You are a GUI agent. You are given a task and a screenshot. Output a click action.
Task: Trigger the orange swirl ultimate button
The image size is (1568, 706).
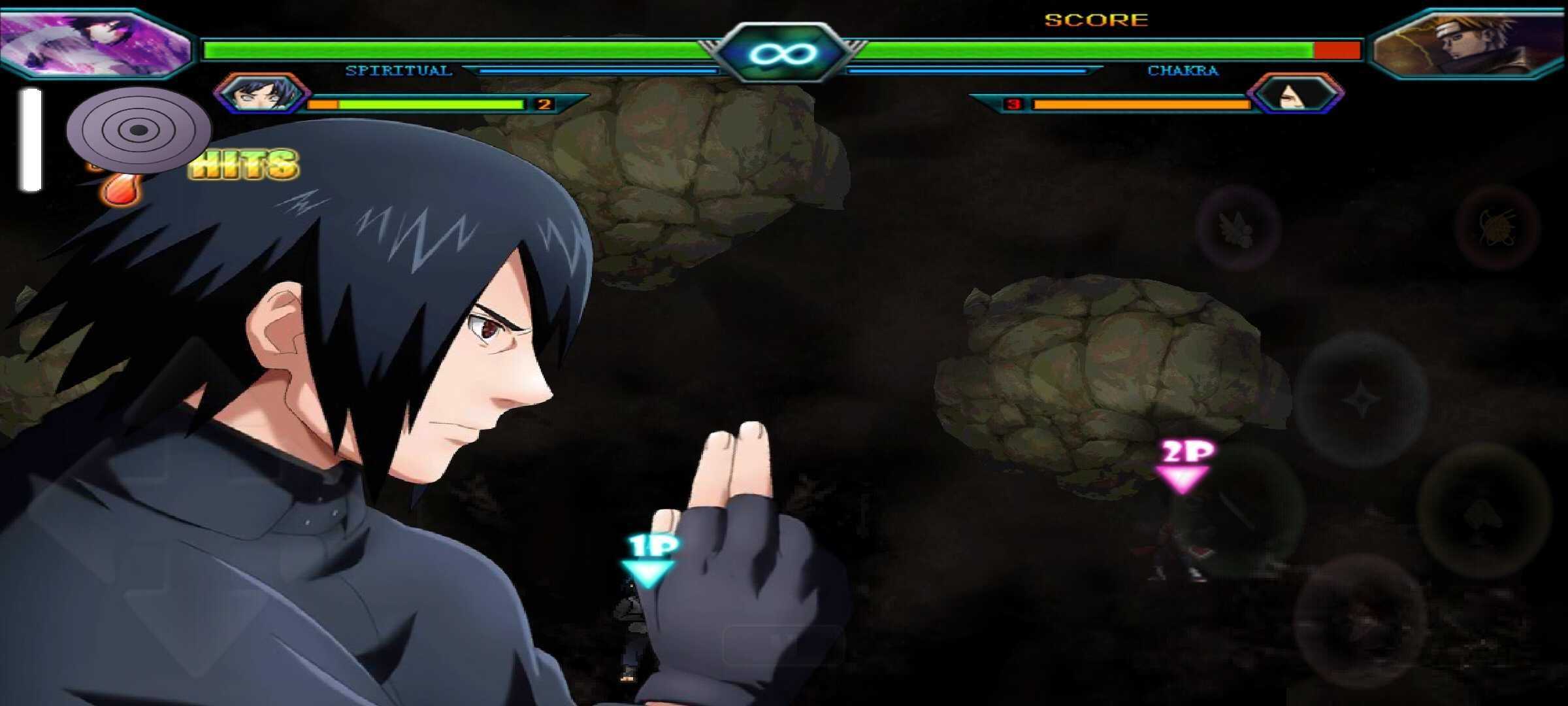(1497, 227)
